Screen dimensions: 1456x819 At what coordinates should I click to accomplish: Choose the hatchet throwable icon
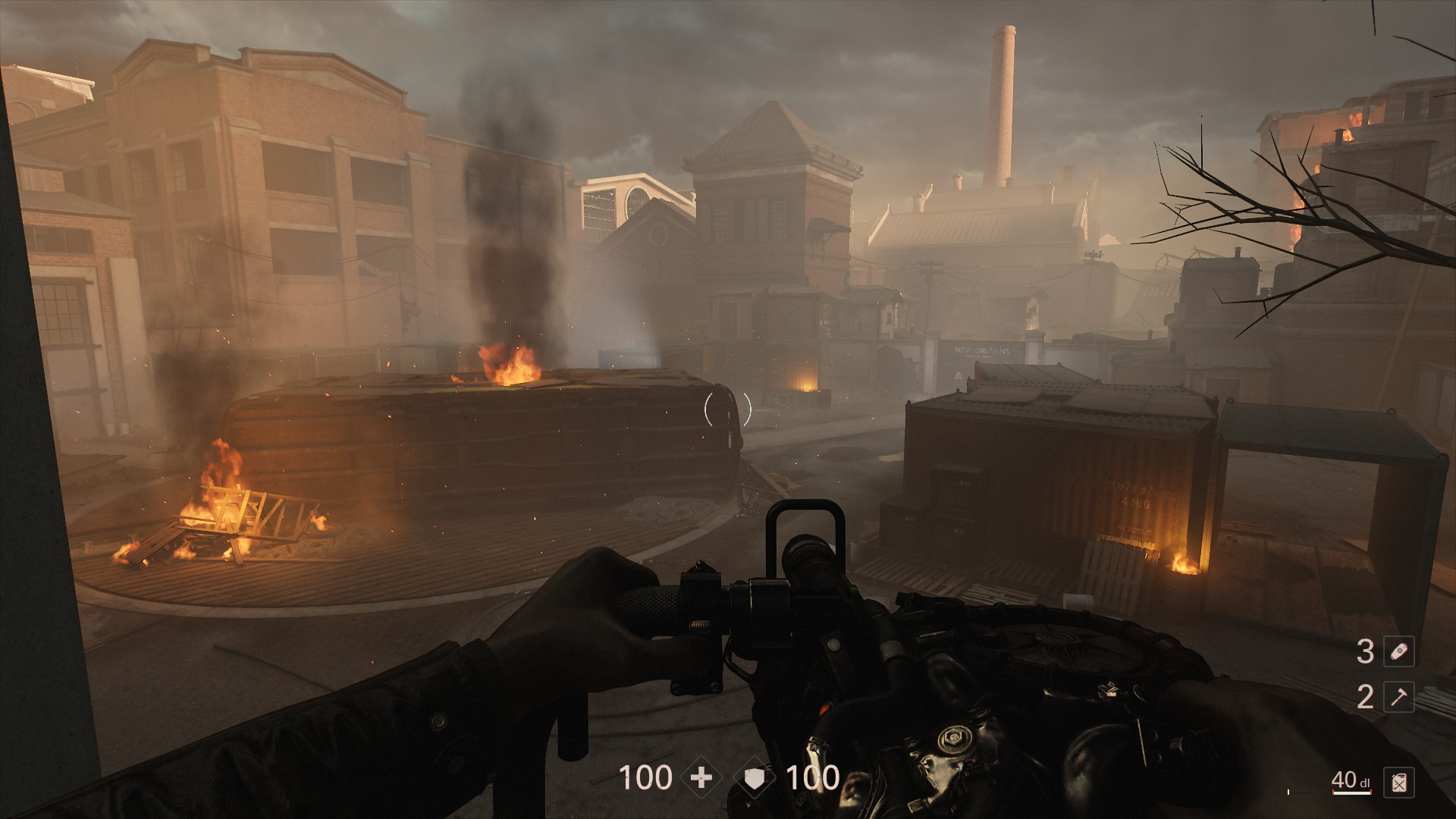(1398, 696)
